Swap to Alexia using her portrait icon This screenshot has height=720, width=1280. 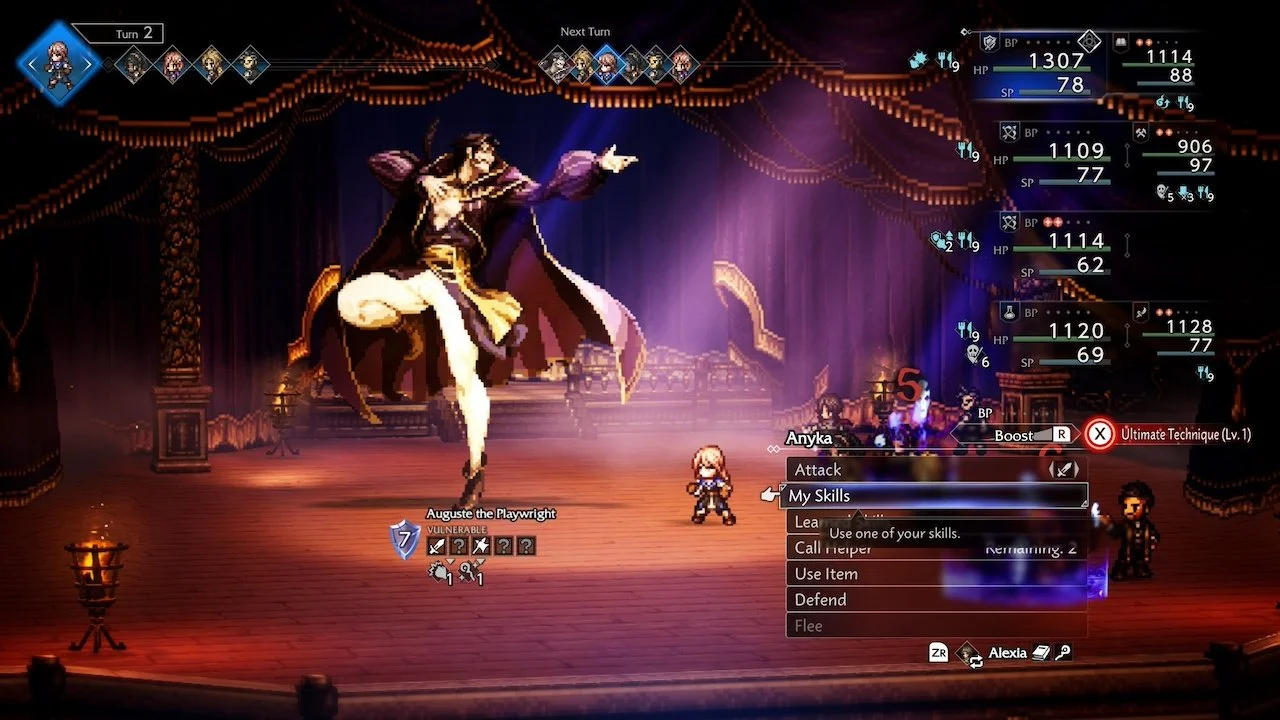pos(967,653)
